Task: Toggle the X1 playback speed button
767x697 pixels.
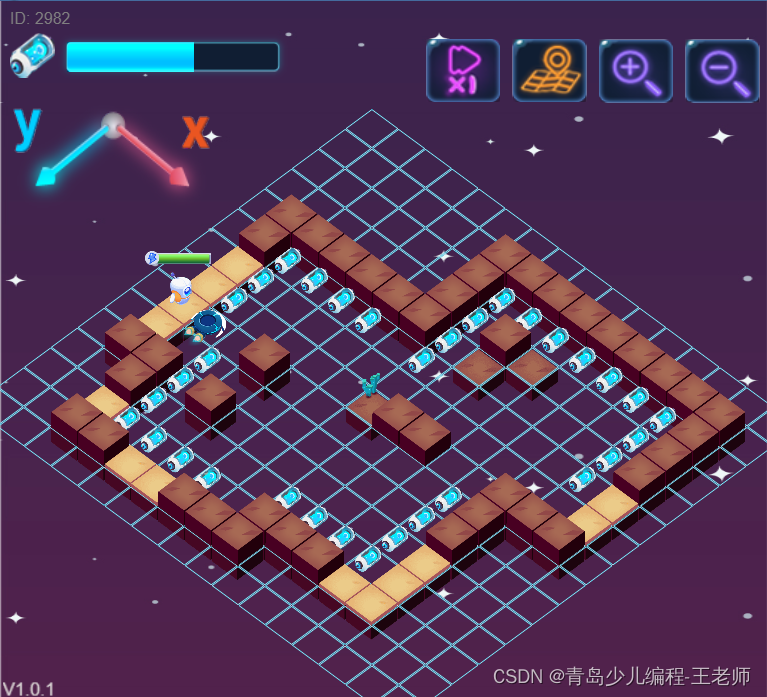Action: 462,70
